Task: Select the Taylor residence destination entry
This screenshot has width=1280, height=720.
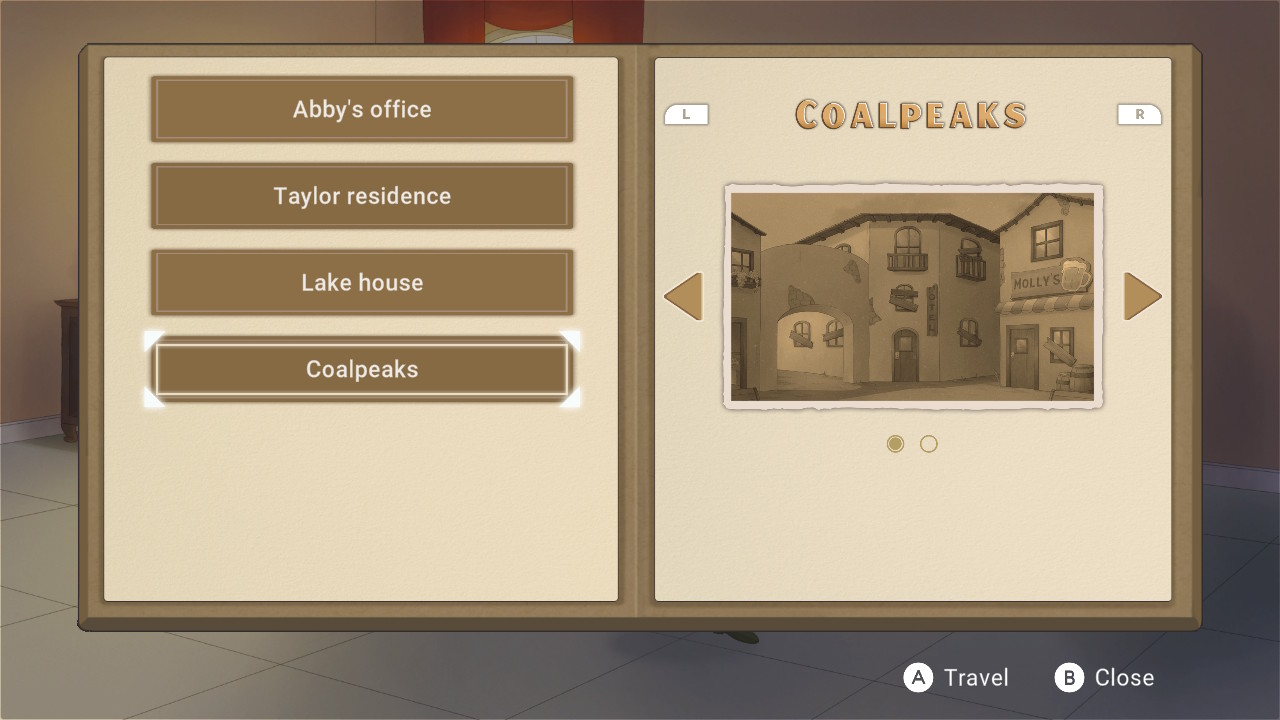Action: [x=362, y=196]
